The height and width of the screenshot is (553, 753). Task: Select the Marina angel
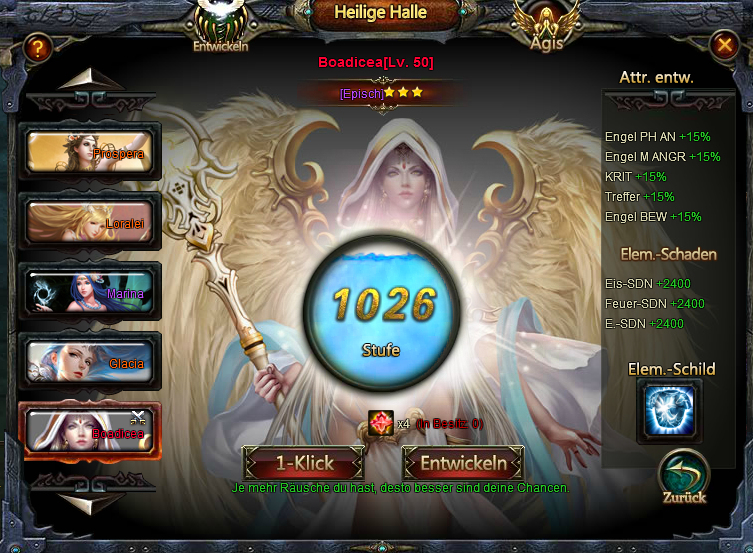[x=90, y=292]
